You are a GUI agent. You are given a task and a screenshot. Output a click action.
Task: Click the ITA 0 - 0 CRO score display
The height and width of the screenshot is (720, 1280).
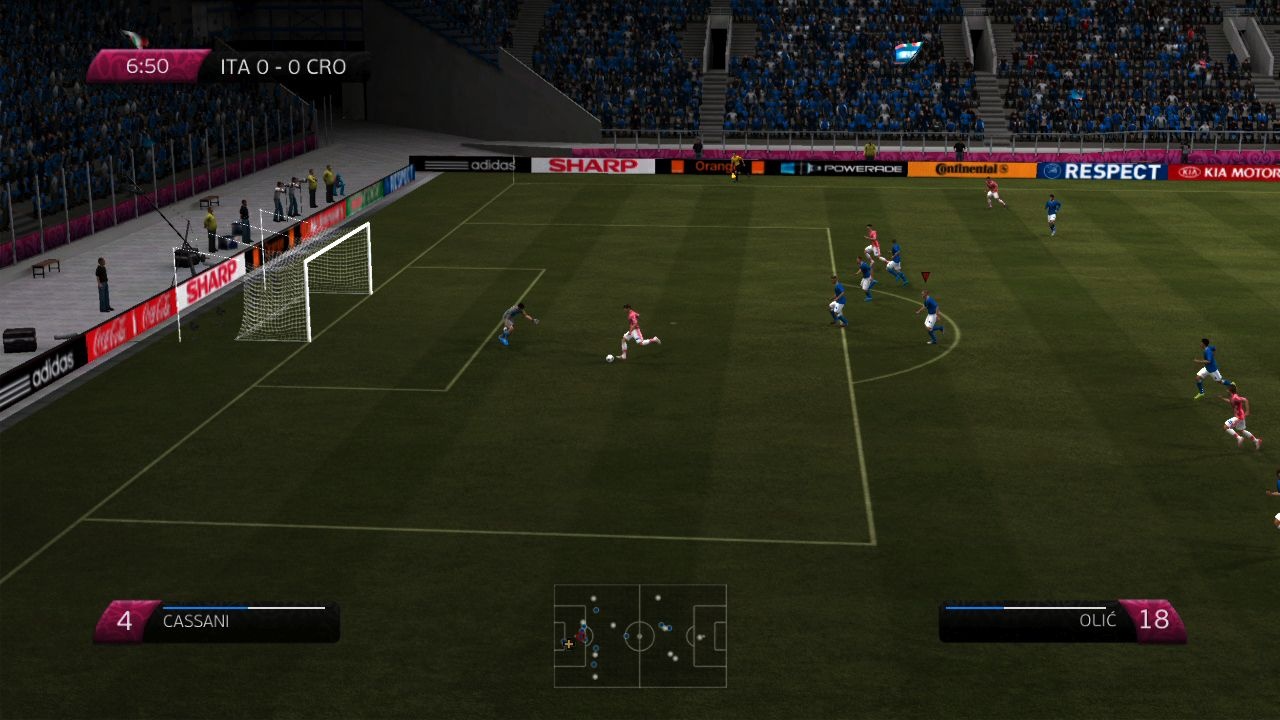click(281, 67)
